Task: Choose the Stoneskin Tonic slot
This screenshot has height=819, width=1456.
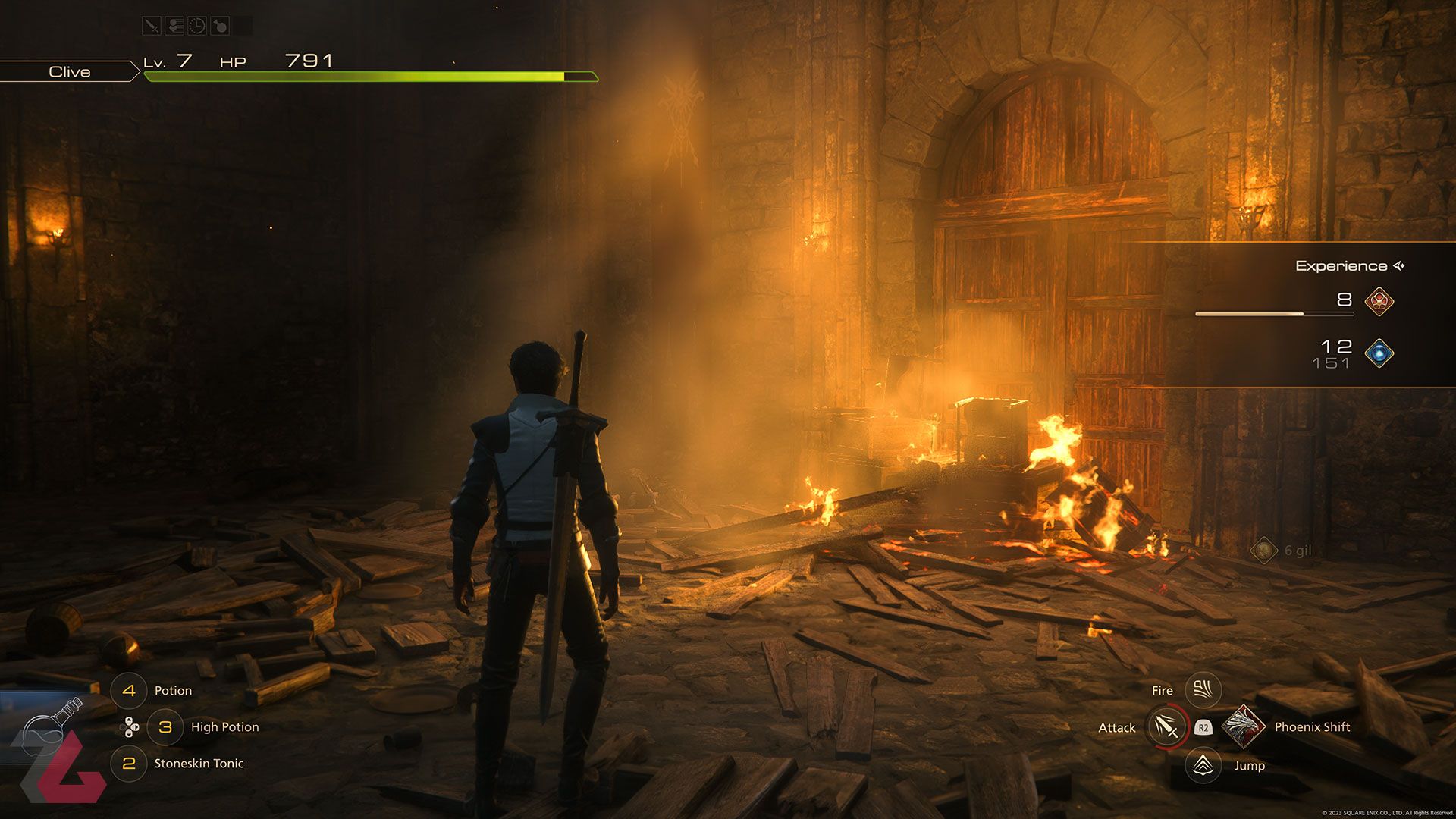Action: pyautogui.click(x=129, y=764)
